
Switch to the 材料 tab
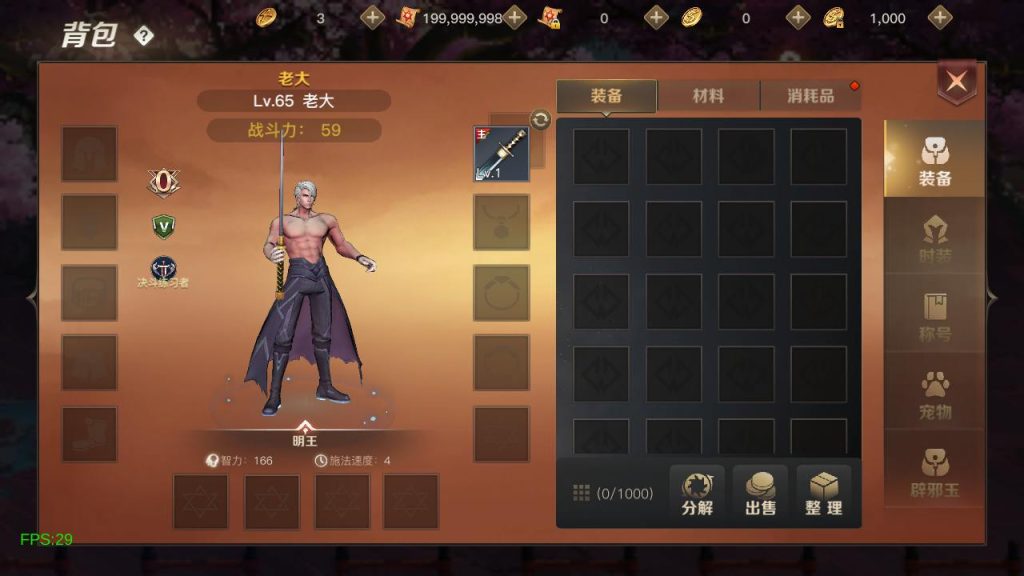(x=708, y=96)
